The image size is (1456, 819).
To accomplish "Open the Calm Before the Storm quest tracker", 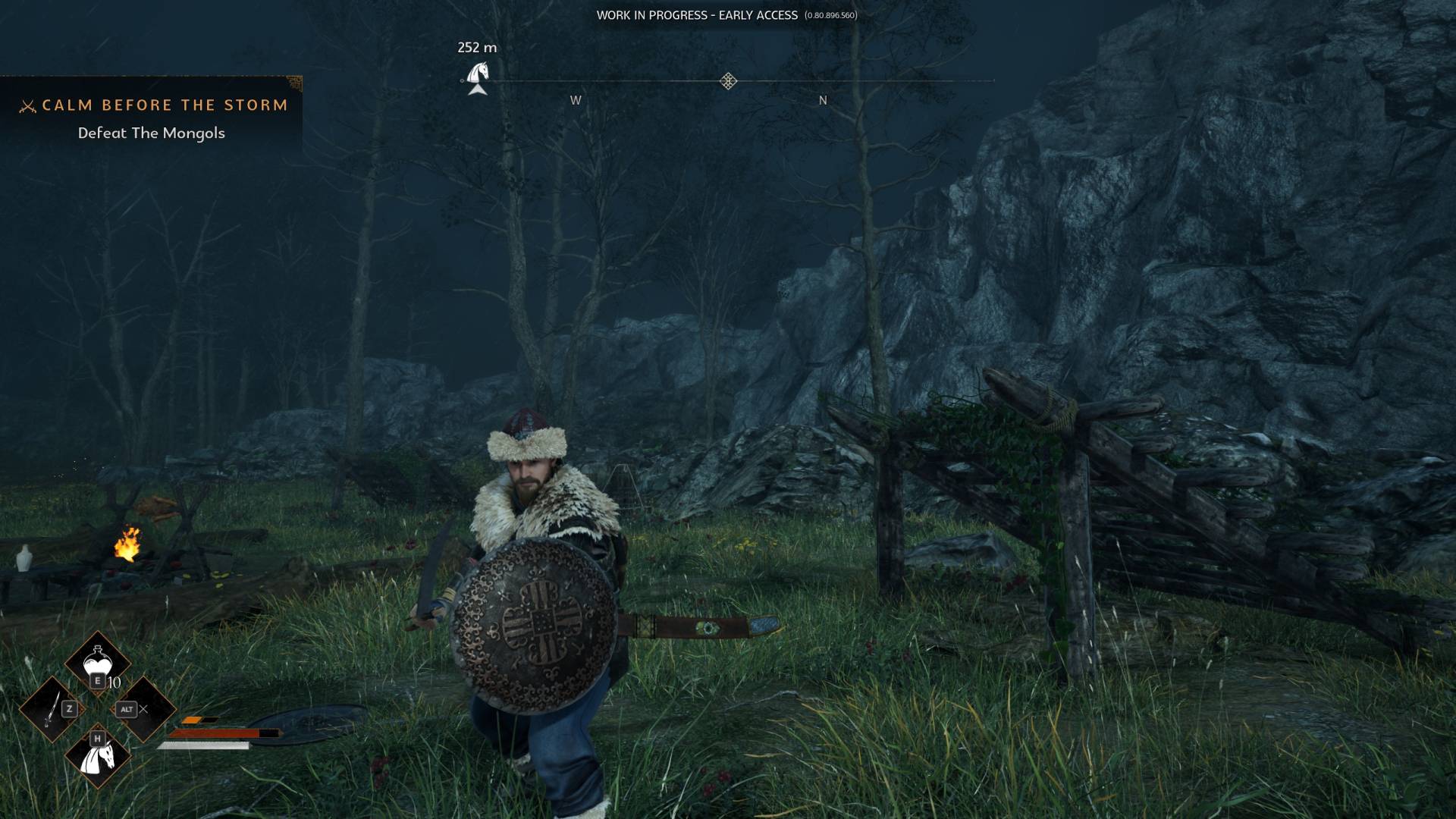I will 164,105.
